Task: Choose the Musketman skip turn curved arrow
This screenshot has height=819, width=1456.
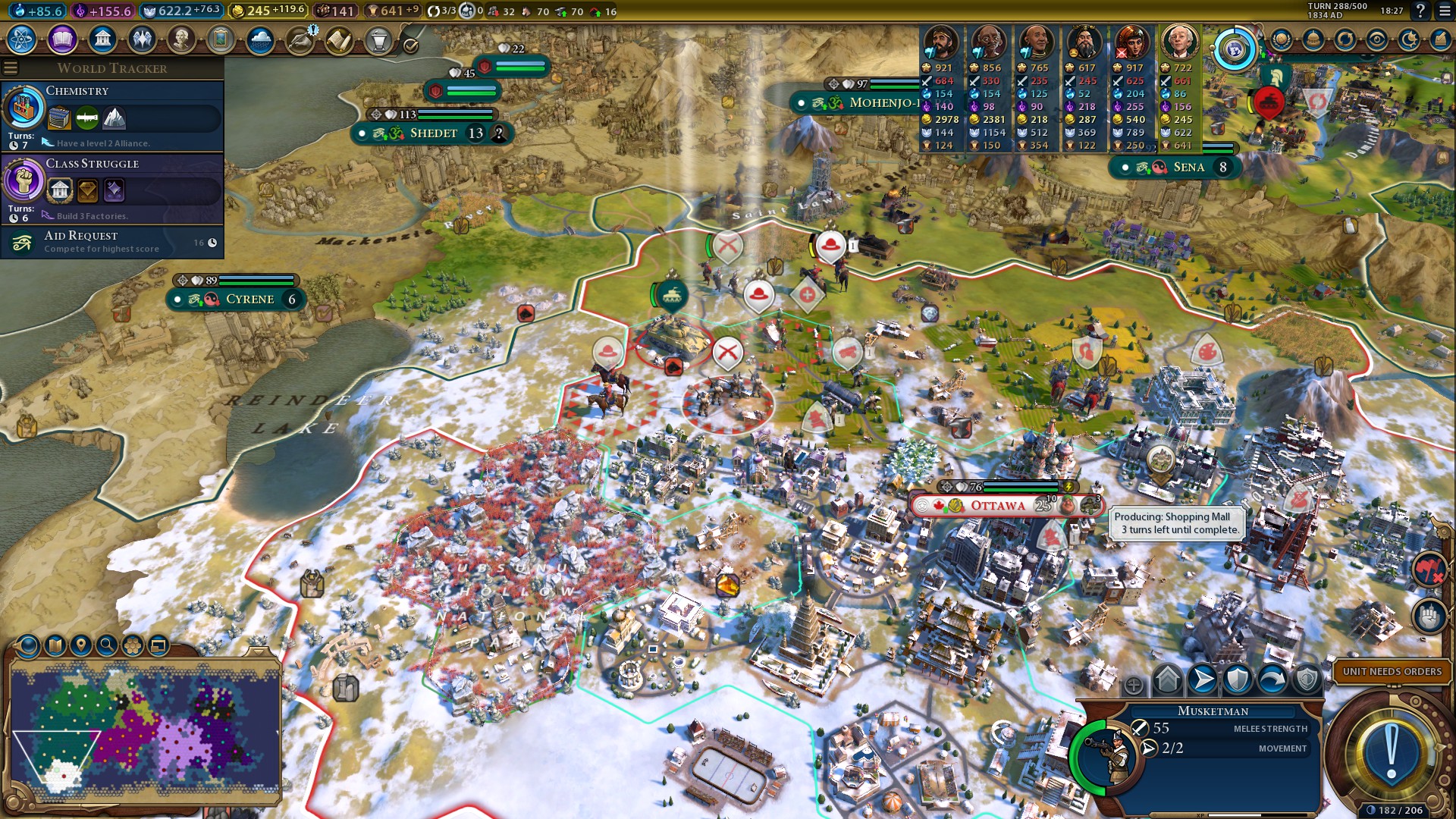Action: (1272, 679)
